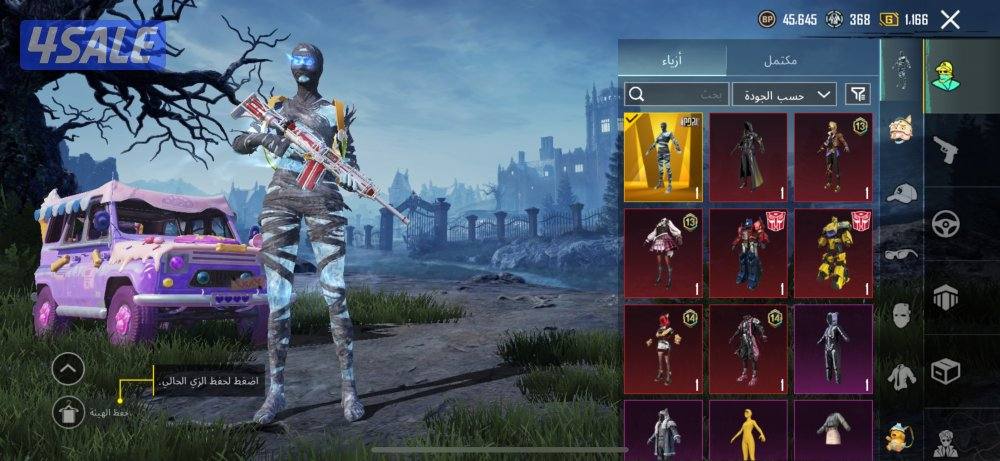Viewport: 1000px width, 461px height.
Task: Select the dark hooded cloak outfit
Action: pos(748,156)
